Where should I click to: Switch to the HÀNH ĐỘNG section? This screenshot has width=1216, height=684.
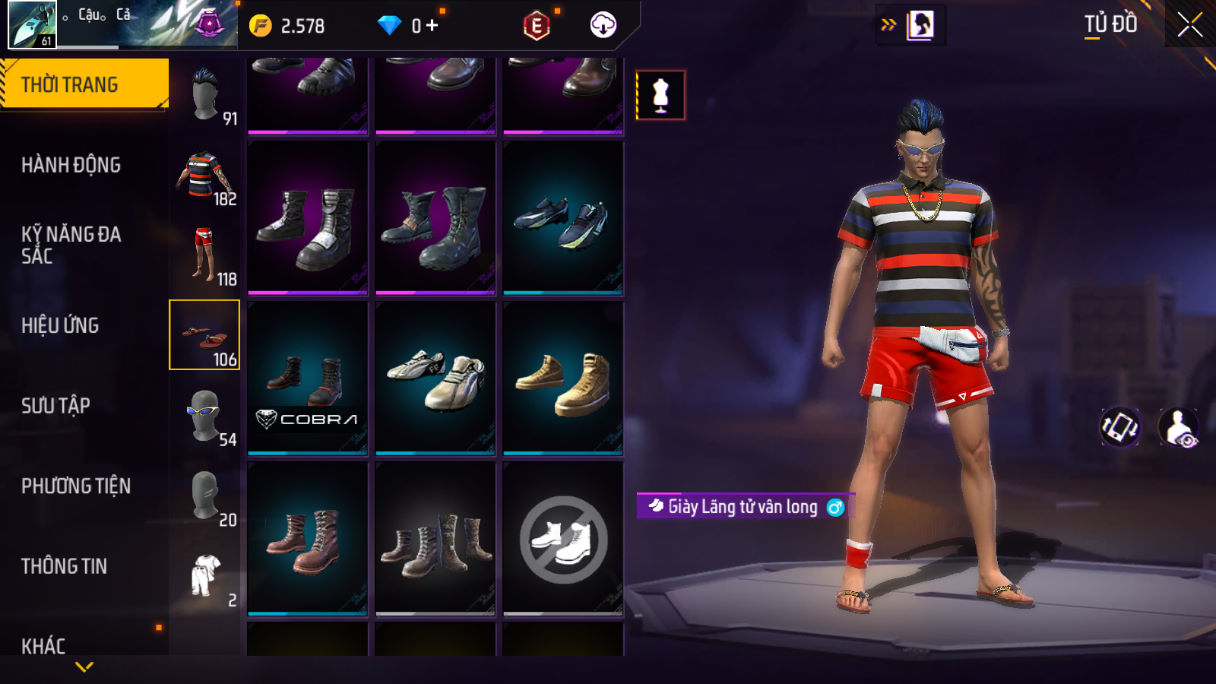[71, 165]
